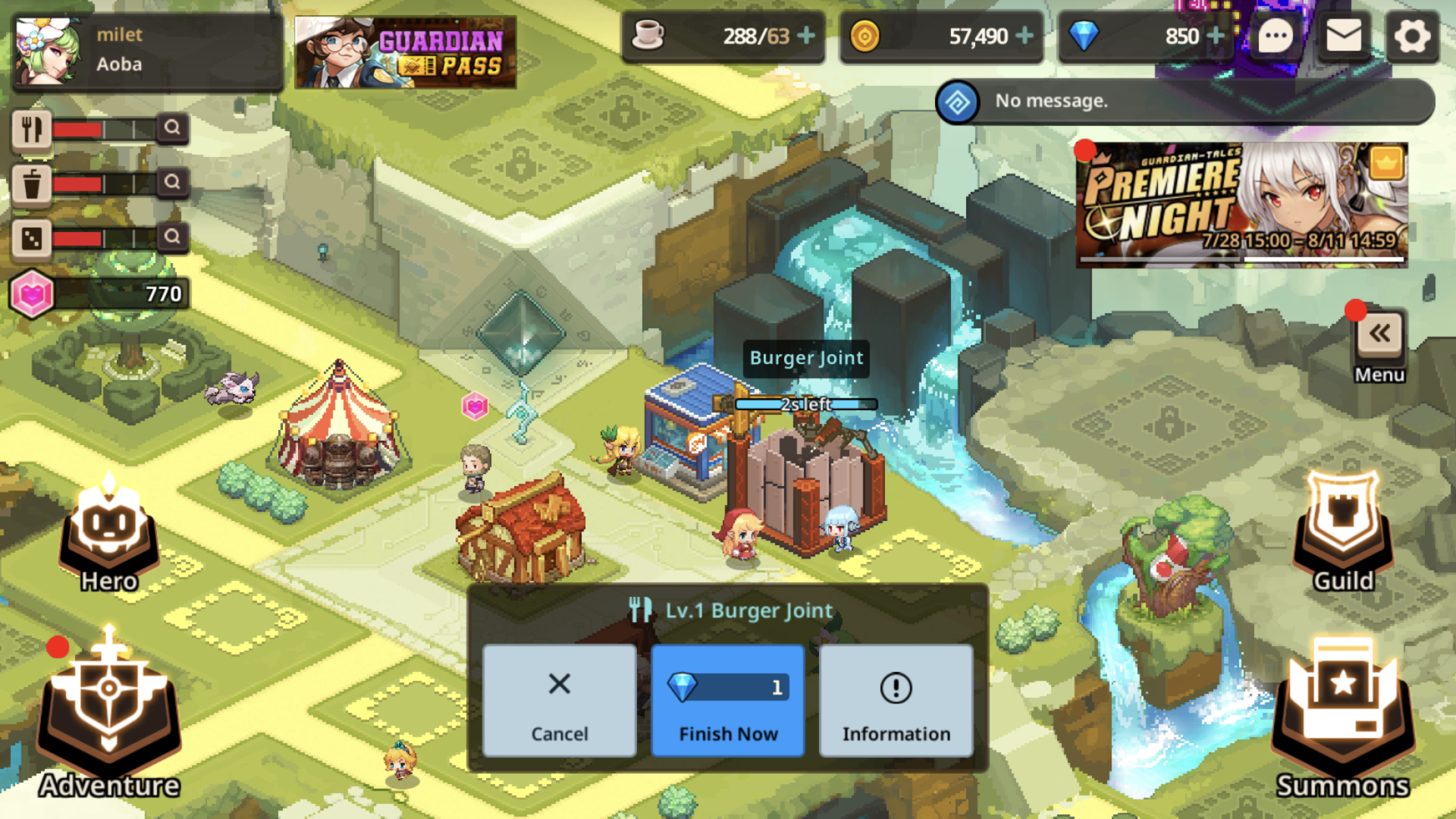View the Premiere Night event banner
The height and width of the screenshot is (819, 1456).
coord(1241,205)
